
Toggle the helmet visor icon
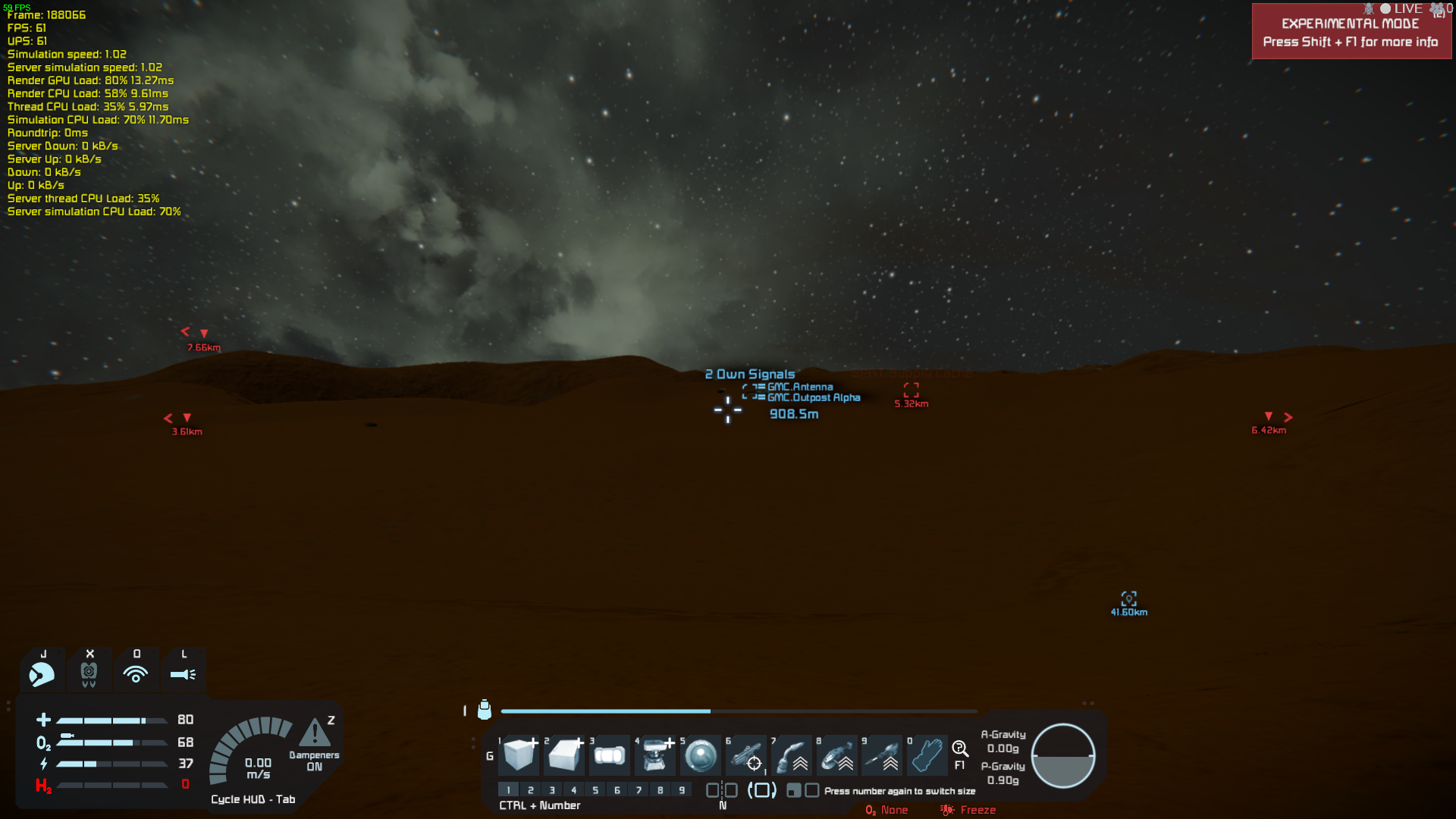tap(42, 673)
